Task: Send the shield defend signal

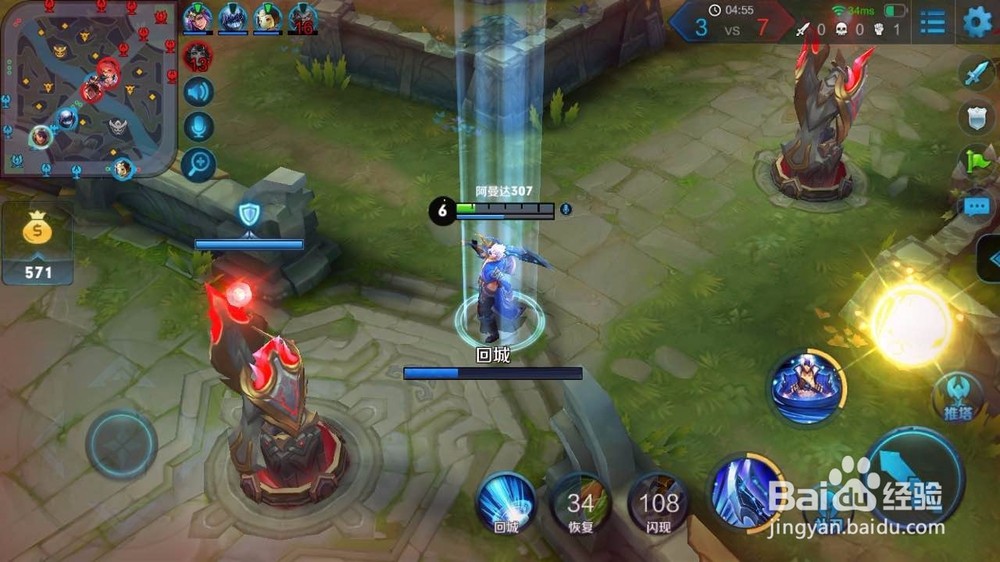Action: (x=975, y=117)
